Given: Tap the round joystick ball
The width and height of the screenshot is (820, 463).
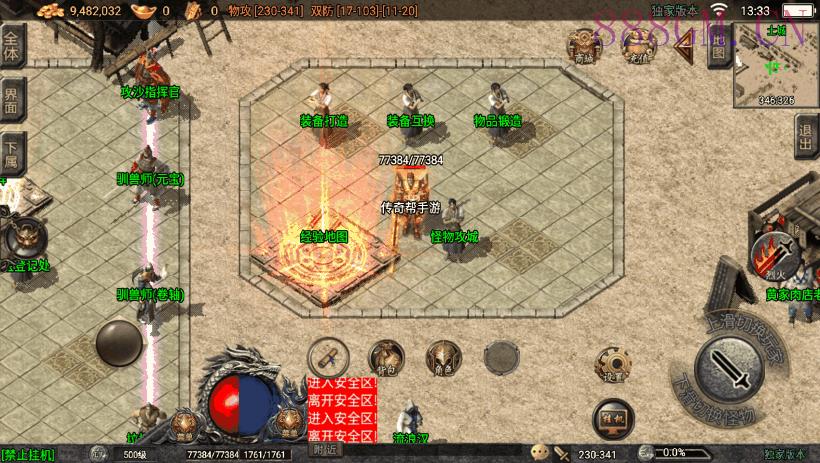Looking at the screenshot, I should click(x=119, y=343).
